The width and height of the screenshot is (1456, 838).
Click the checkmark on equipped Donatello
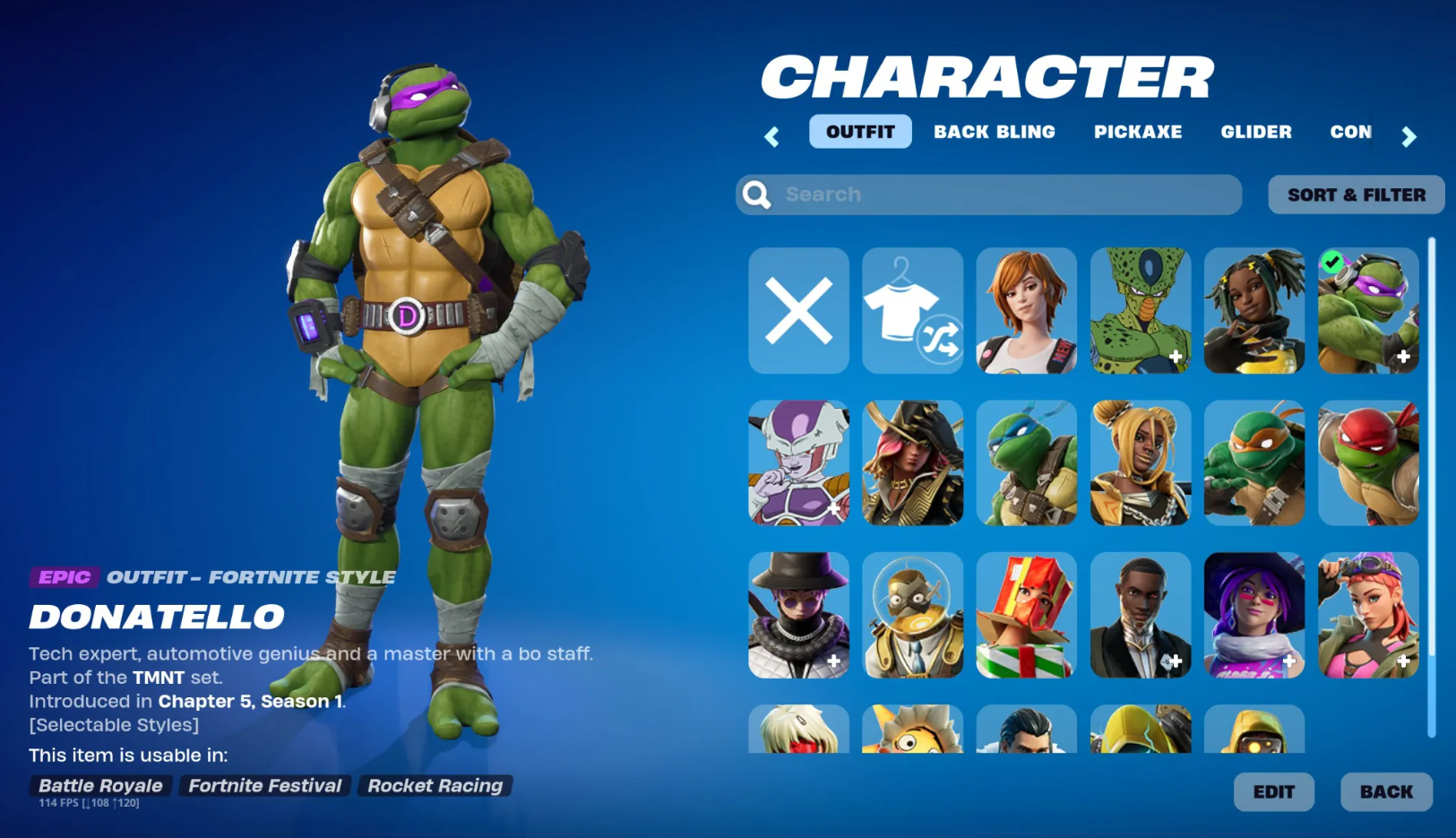pos(1331,263)
